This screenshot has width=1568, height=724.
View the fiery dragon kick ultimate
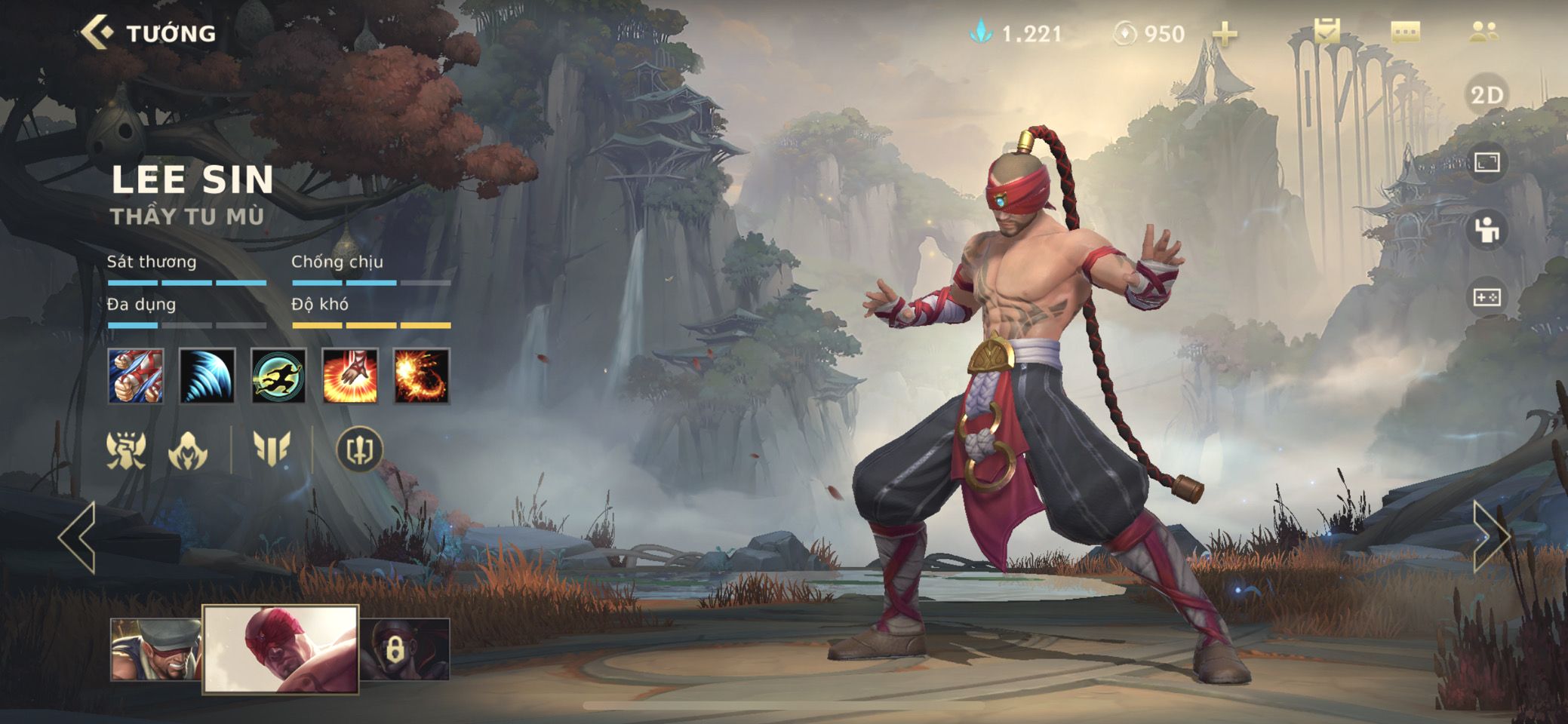422,376
